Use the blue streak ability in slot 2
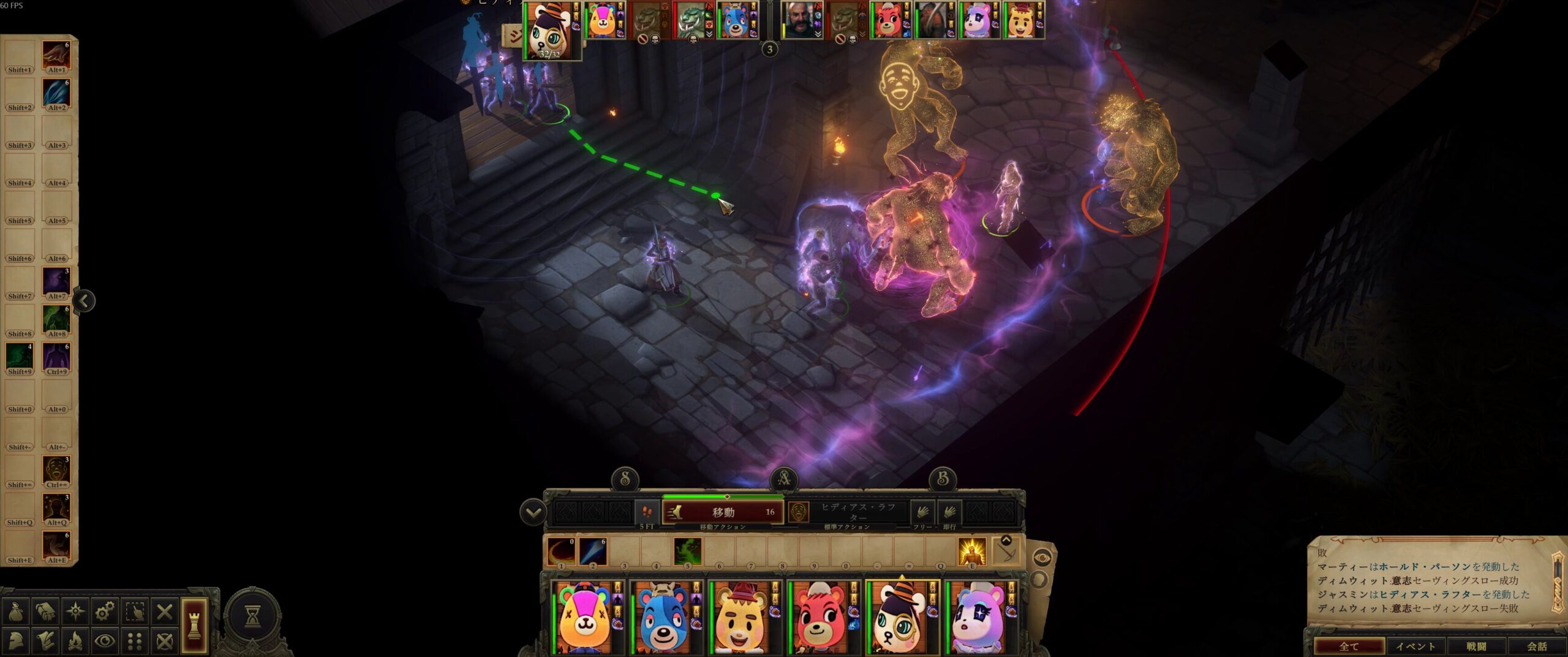1568x657 pixels. (x=593, y=551)
